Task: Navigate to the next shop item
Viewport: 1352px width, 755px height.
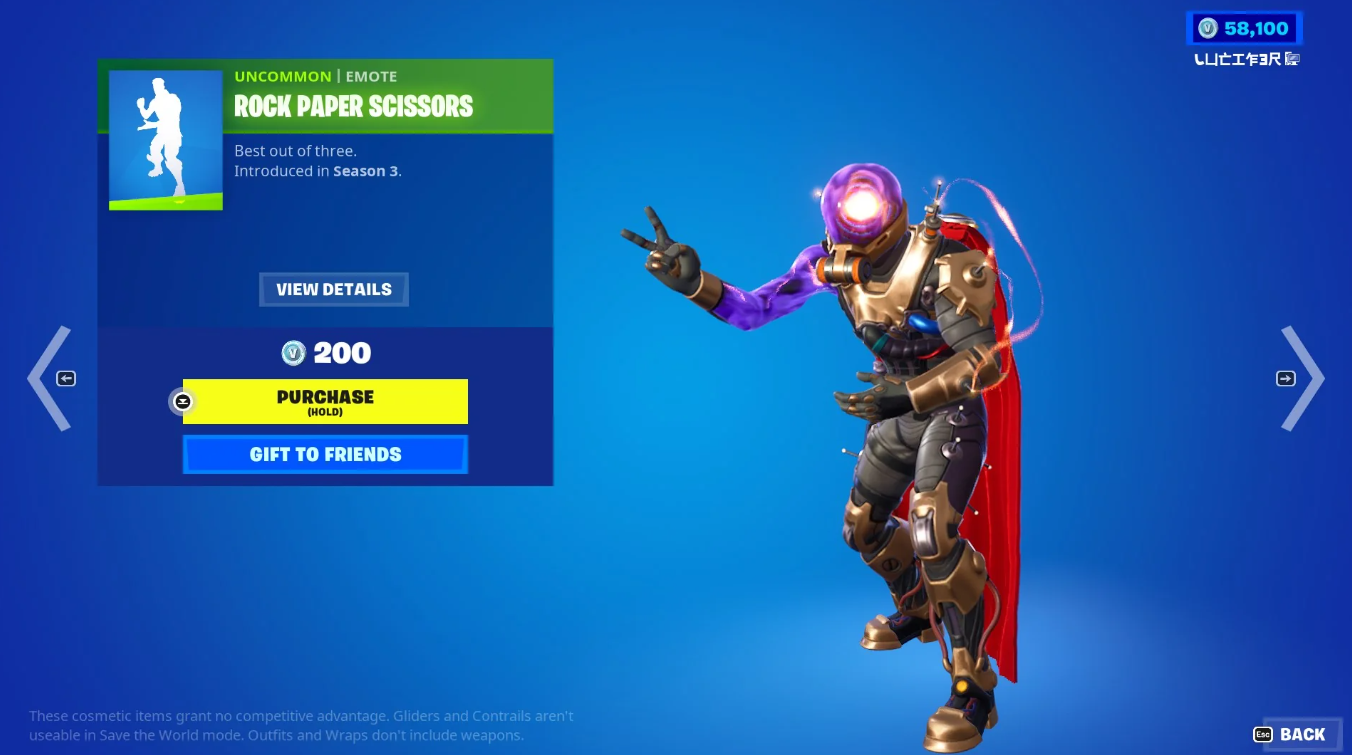Action: (1305, 378)
